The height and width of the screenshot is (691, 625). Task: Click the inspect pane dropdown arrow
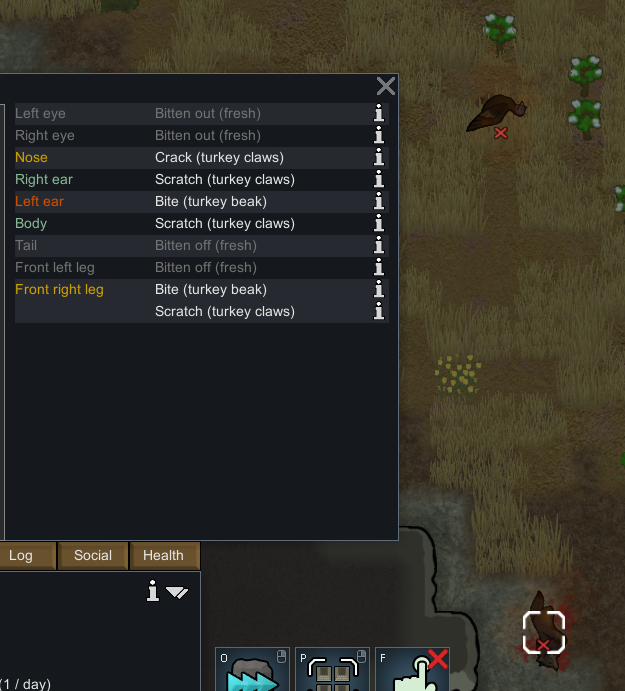click(x=177, y=592)
